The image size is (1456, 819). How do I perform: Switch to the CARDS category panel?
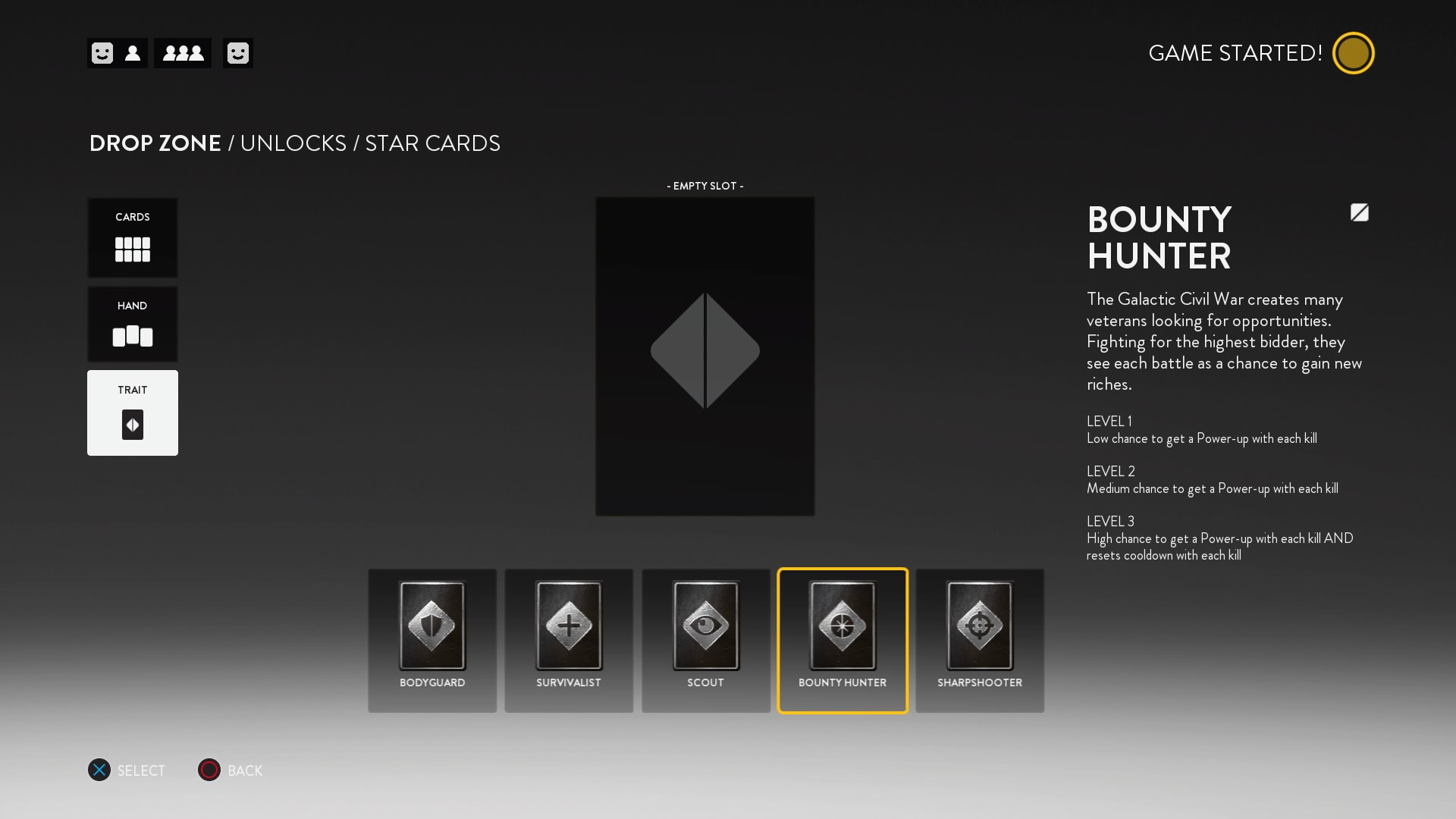[x=133, y=237]
